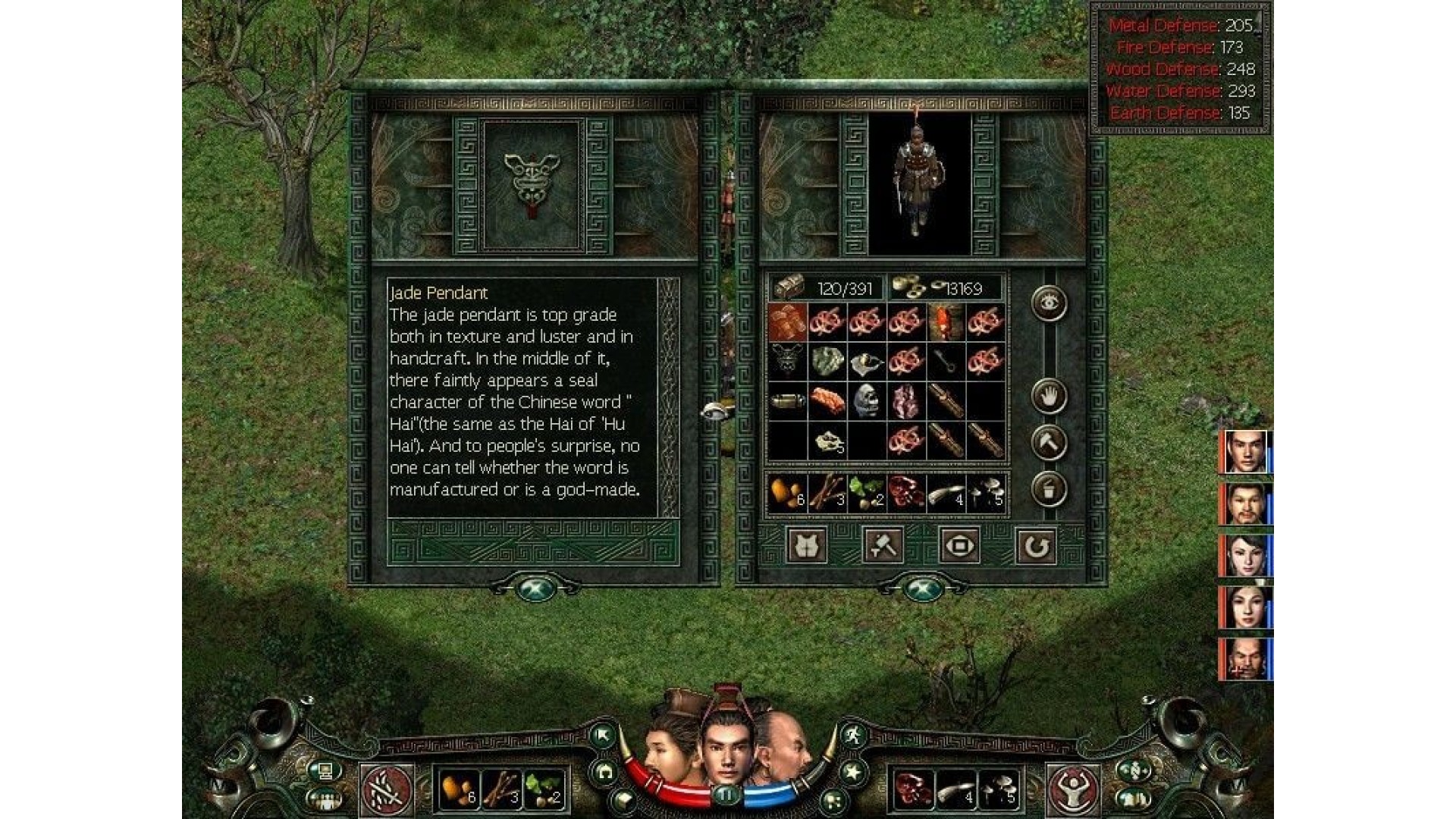The height and width of the screenshot is (819, 1456).
Task: Click the square eye view button
Action: tap(959, 545)
